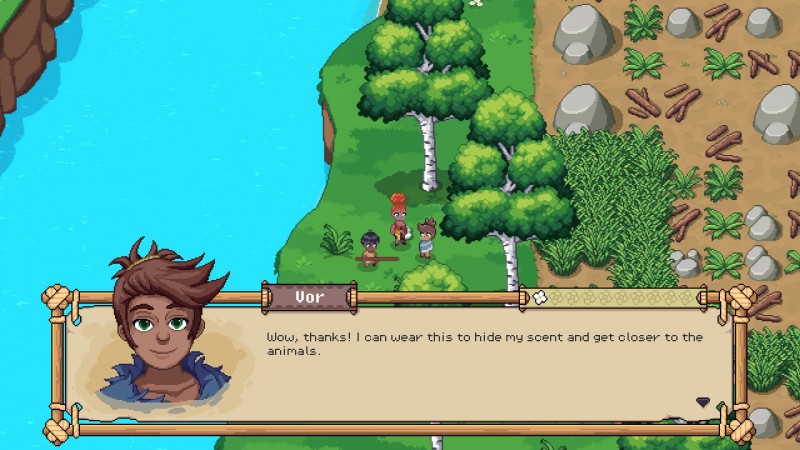Continue the dialogue with the purple arrow
This screenshot has height=450, width=800.
703,402
